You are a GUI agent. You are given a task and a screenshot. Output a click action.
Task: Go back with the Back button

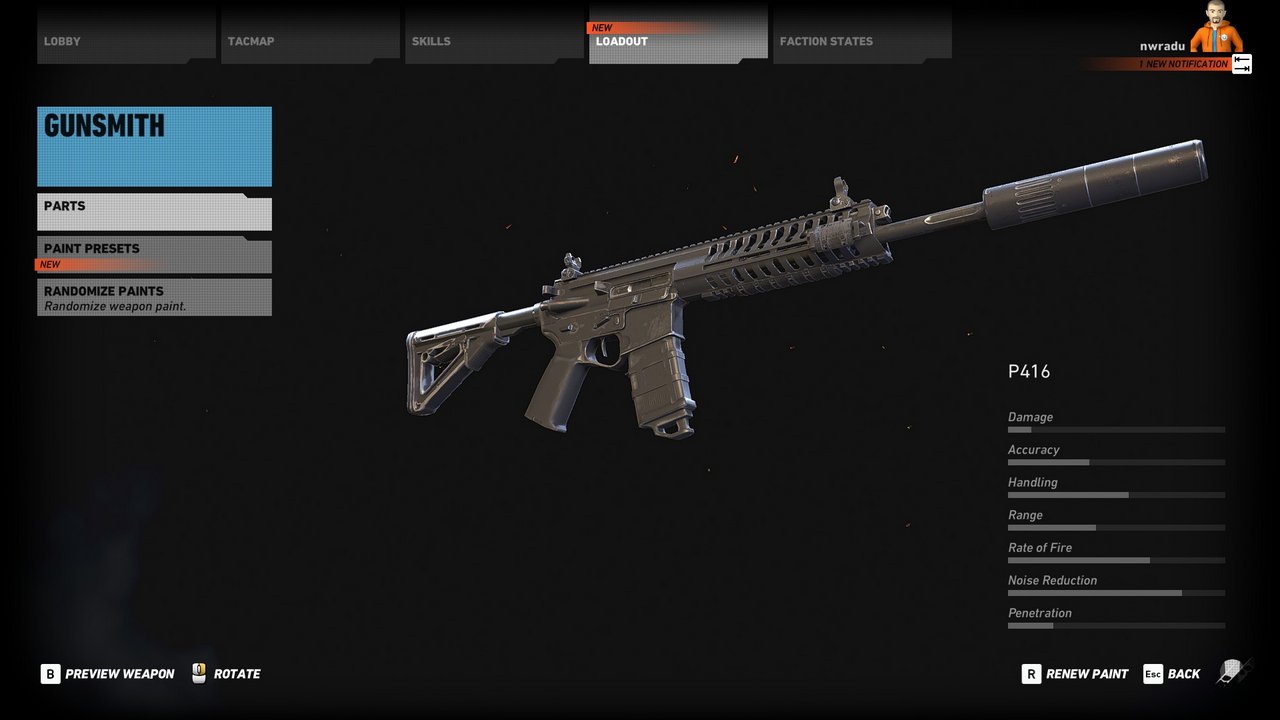(1172, 674)
